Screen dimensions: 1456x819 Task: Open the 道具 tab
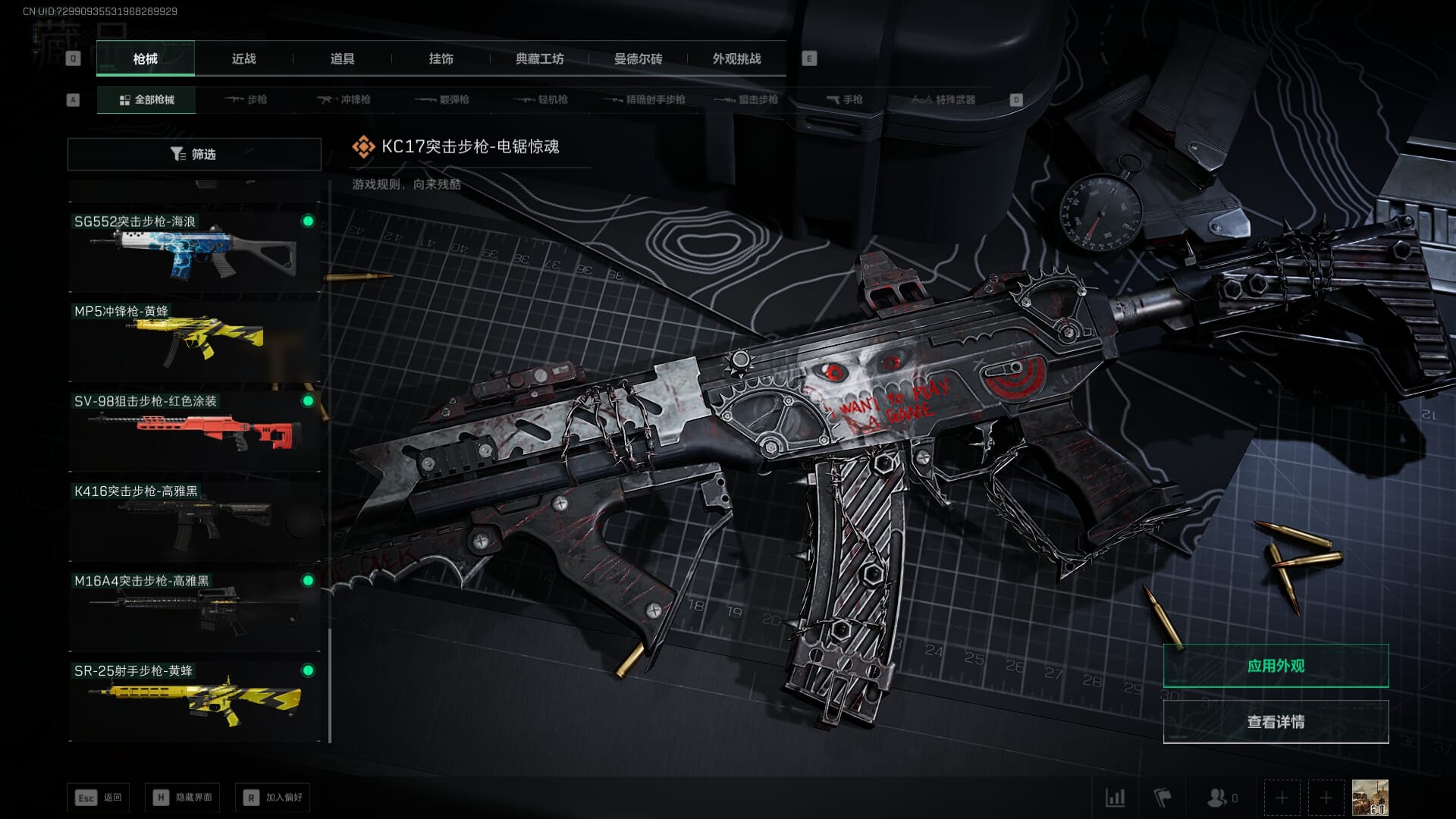pyautogui.click(x=342, y=59)
